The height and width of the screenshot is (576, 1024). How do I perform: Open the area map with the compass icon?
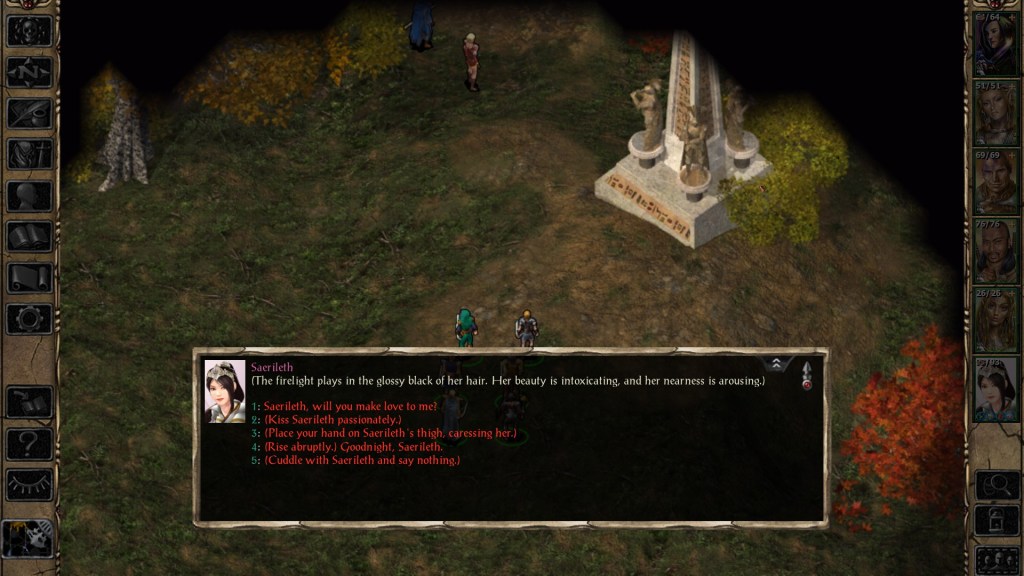tap(29, 72)
